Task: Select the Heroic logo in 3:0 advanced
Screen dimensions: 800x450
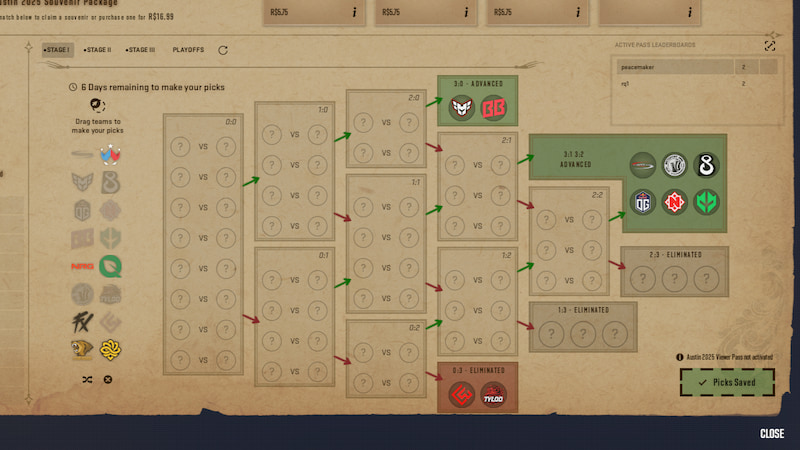Action: [463, 107]
